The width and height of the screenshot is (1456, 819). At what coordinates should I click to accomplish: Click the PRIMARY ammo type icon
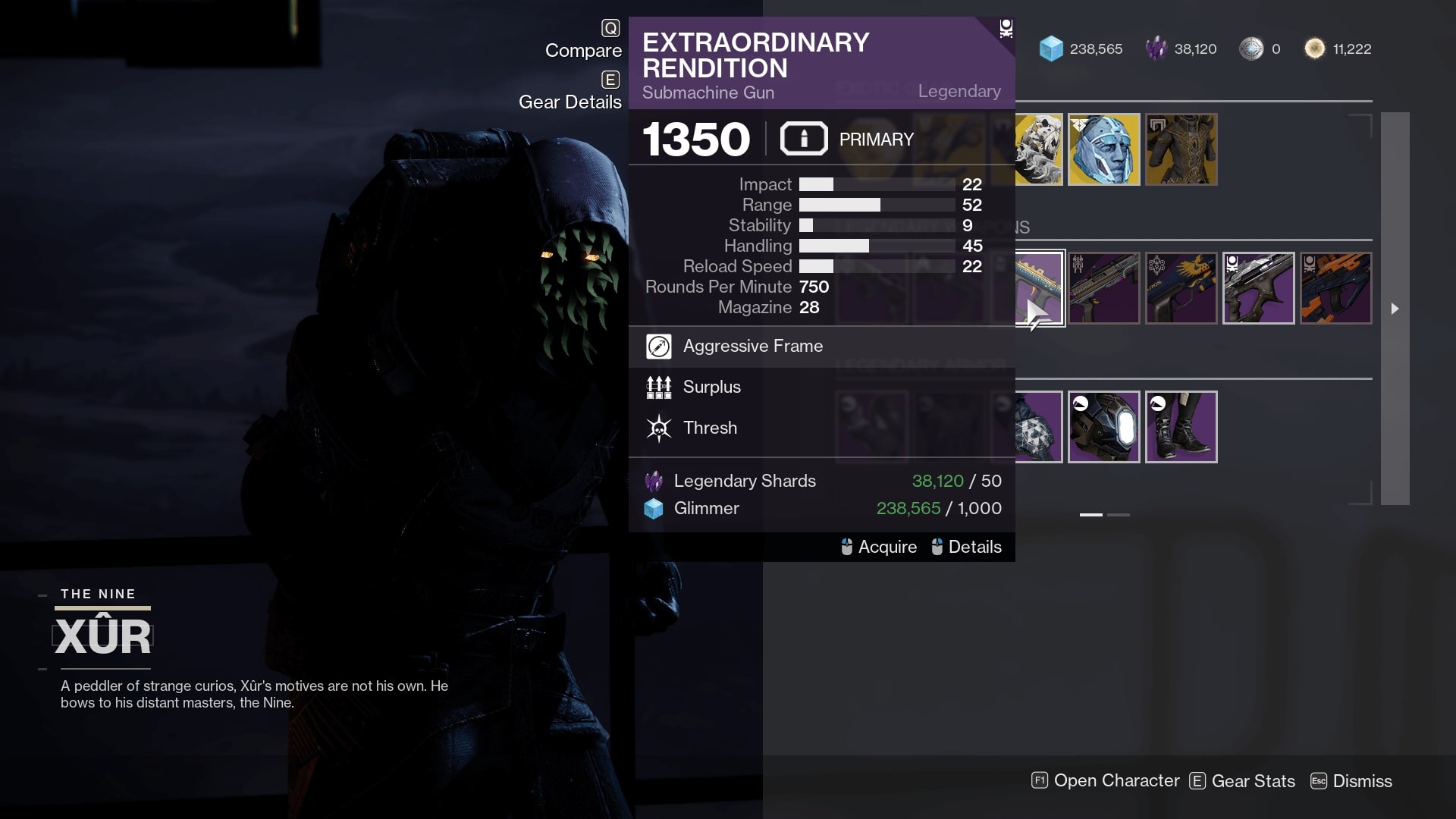(x=804, y=139)
